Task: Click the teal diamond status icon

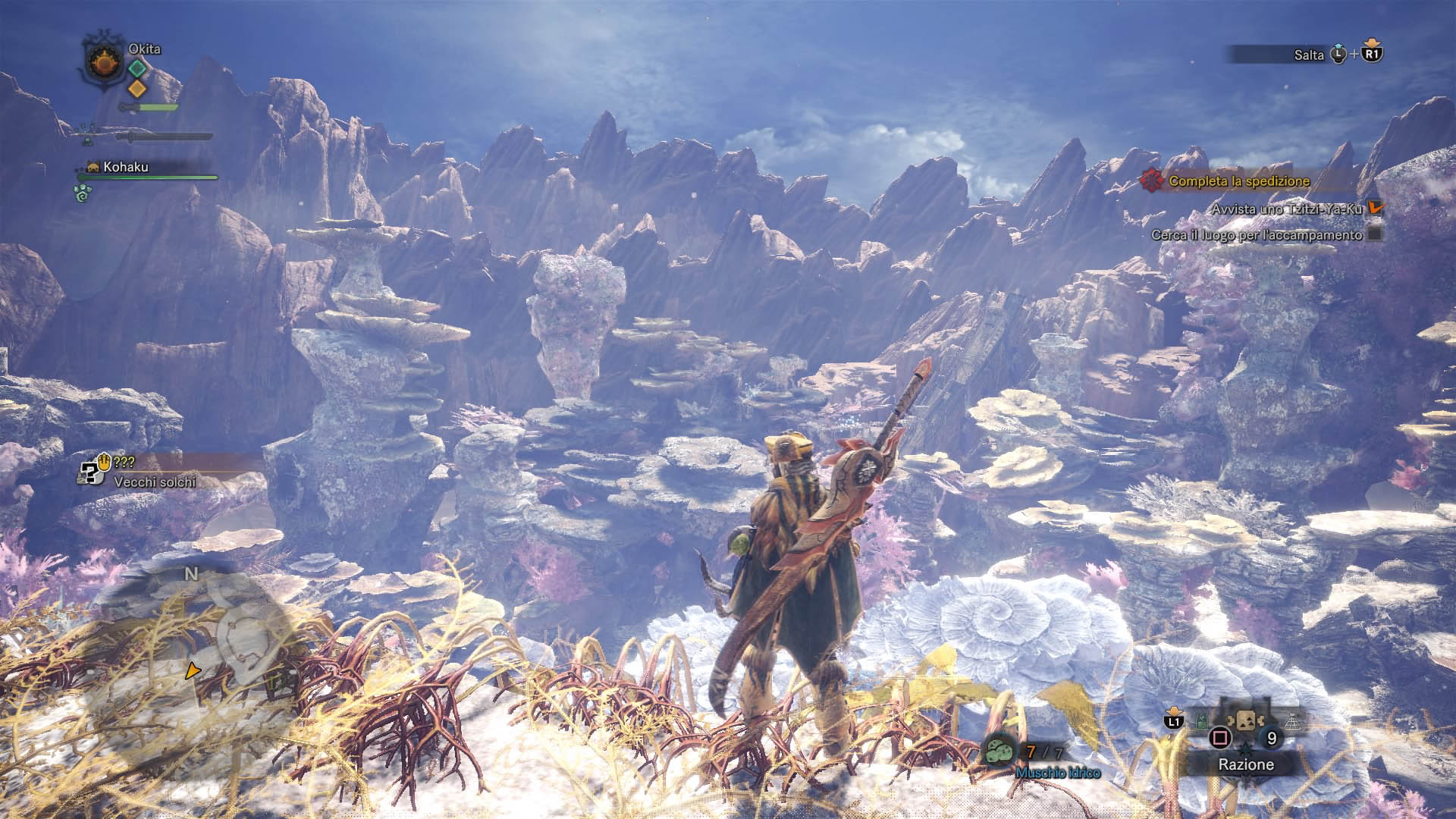Action: 136,68
